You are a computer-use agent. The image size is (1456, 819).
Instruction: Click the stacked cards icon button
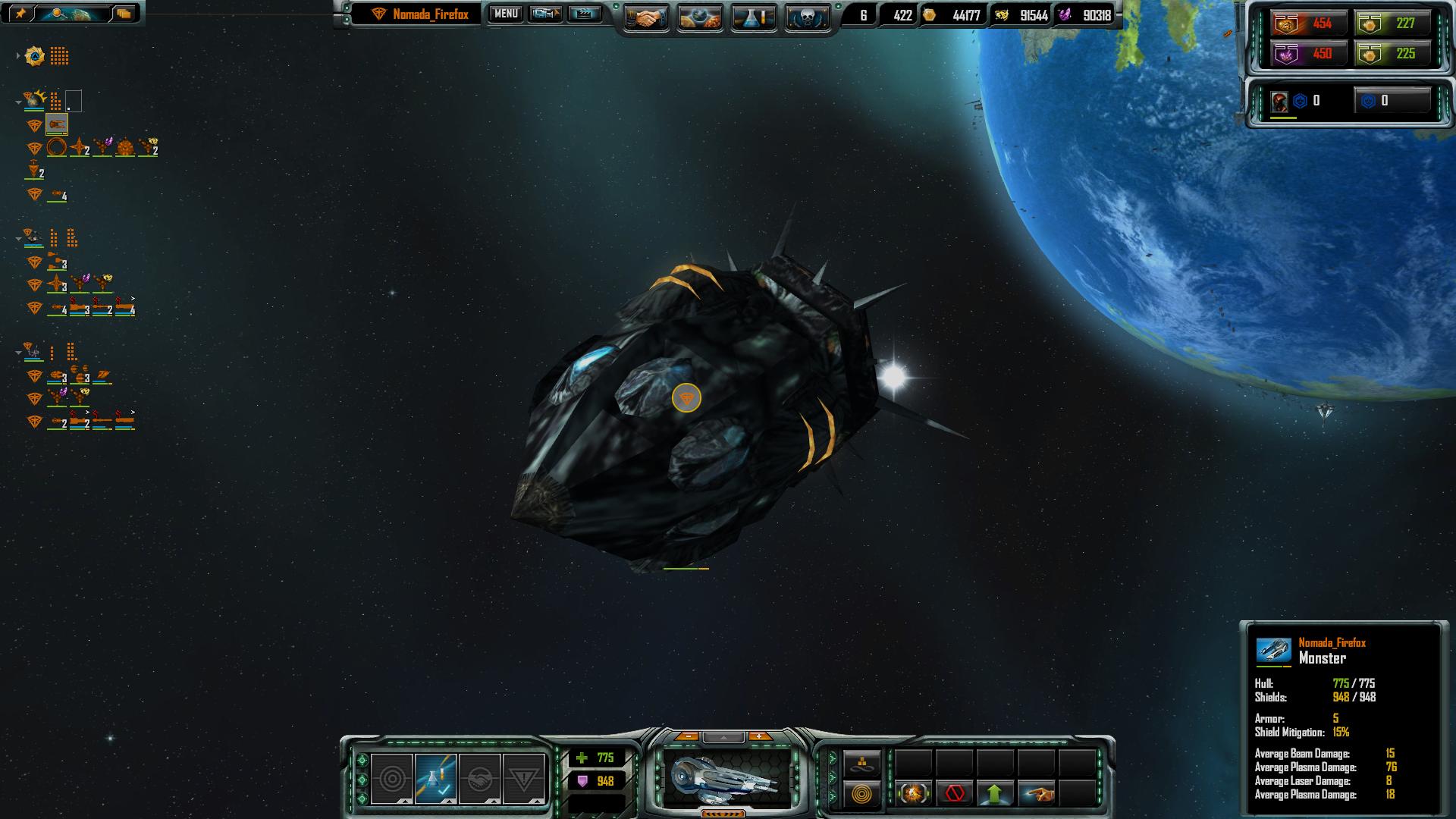click(124, 13)
